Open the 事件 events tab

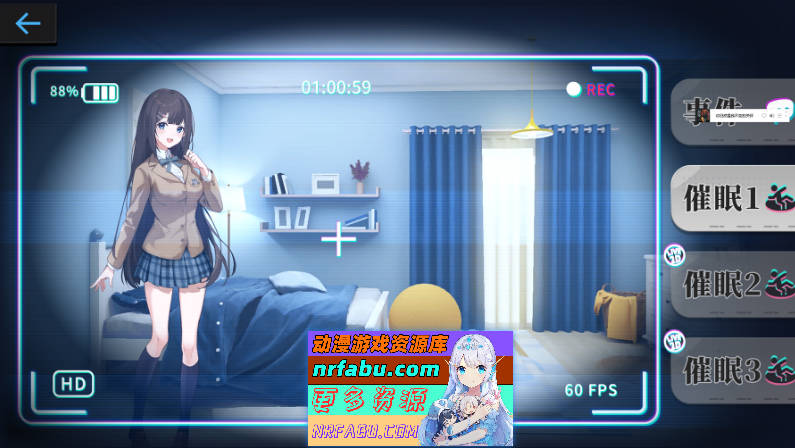732,113
